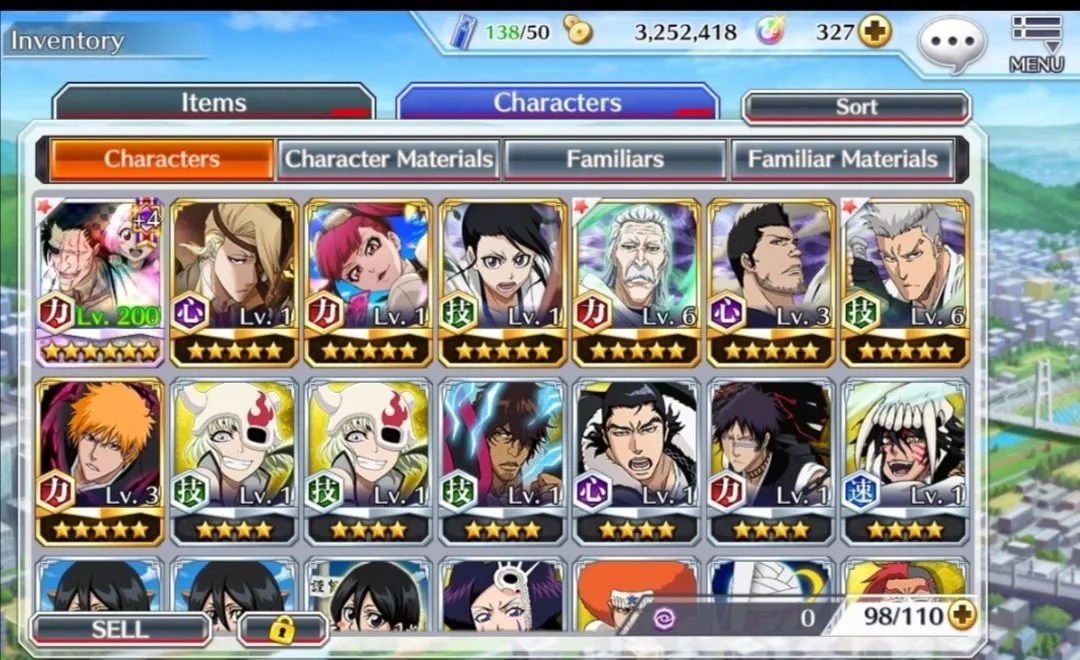Select the pink-haired five-star character
The width and height of the screenshot is (1080, 660).
tap(368, 282)
